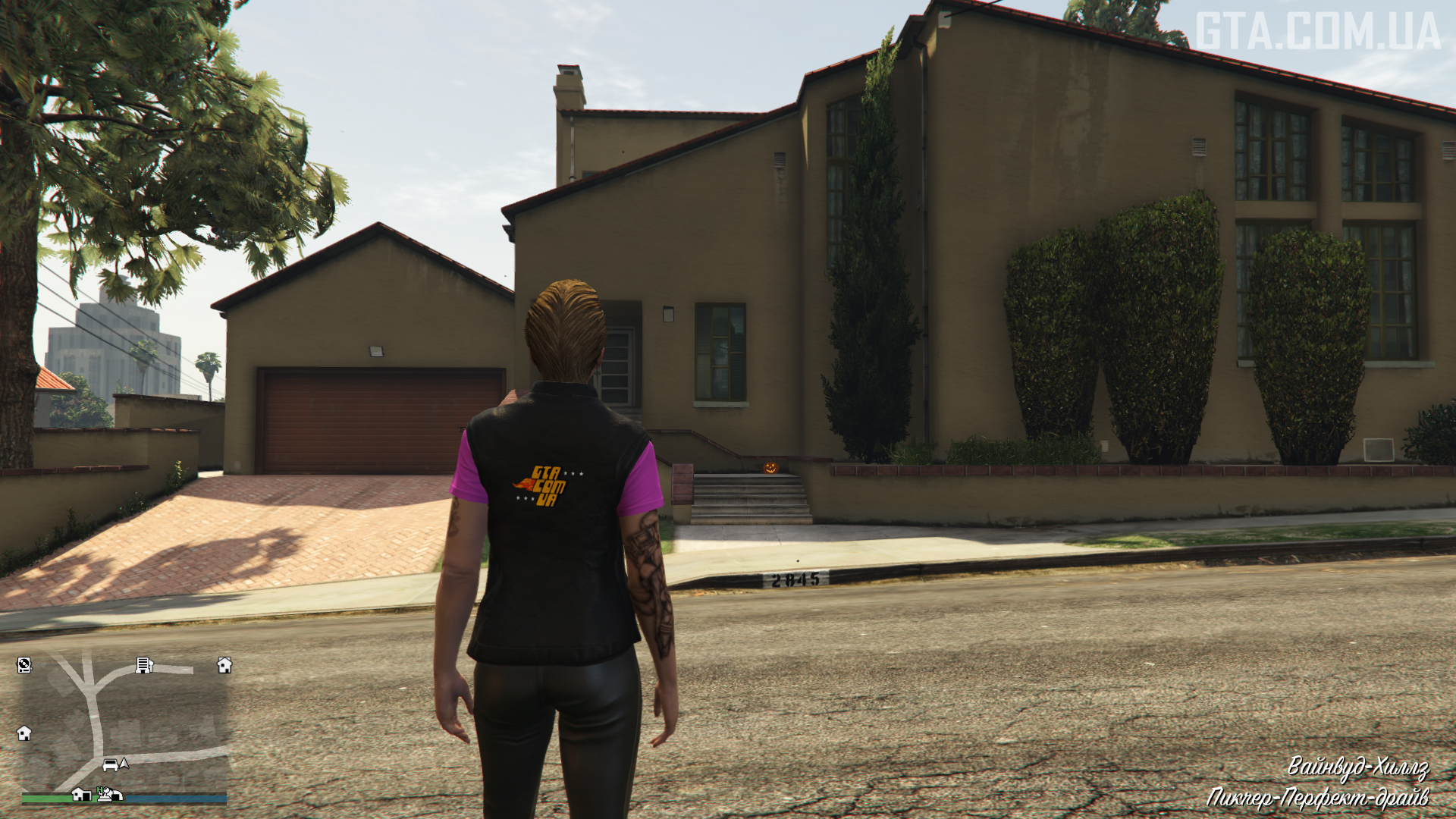1456x819 pixels.
Task: Click the house with garage blip
Action: (80, 794)
